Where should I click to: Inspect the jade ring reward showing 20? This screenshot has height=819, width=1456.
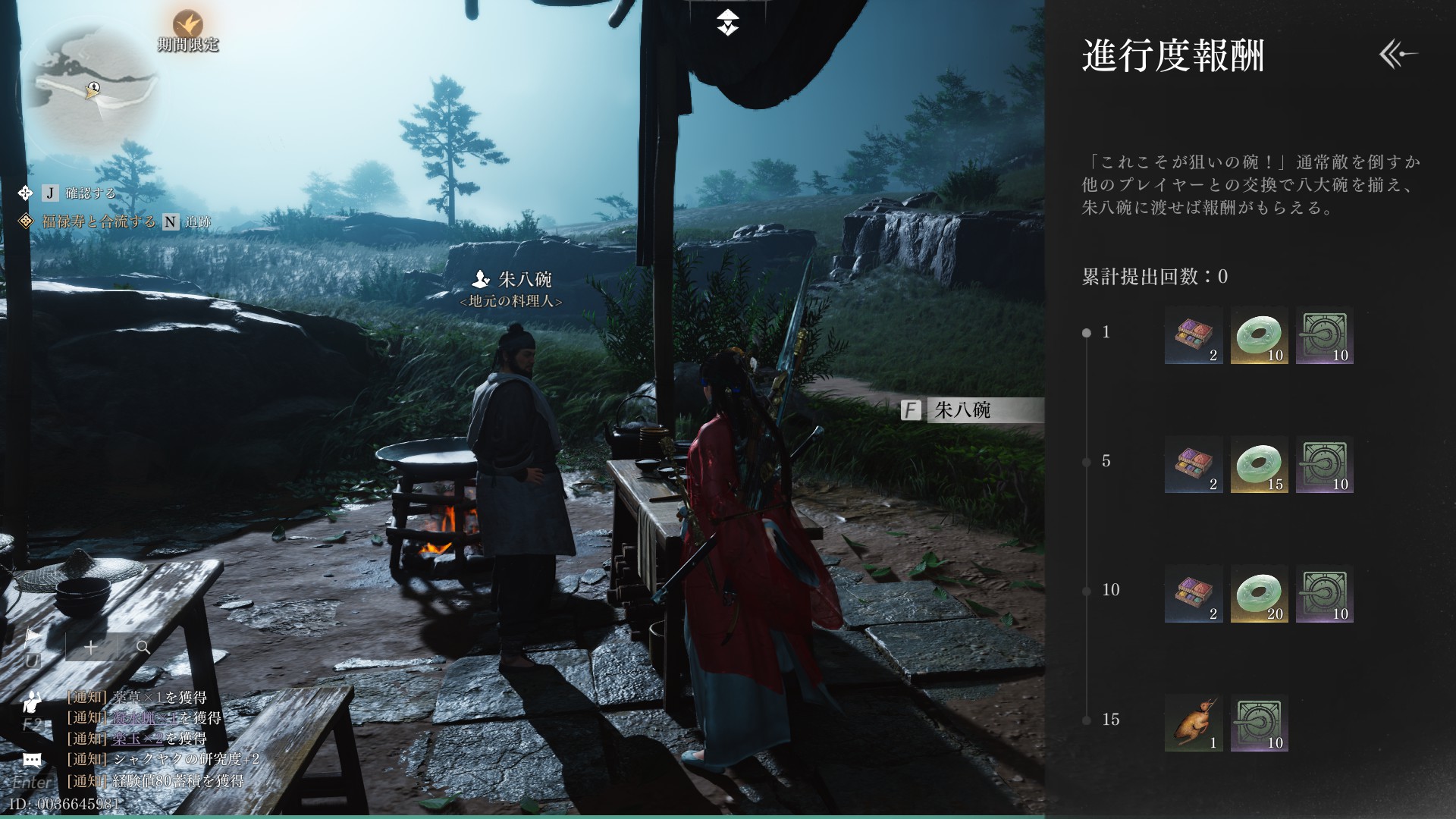1259,595
